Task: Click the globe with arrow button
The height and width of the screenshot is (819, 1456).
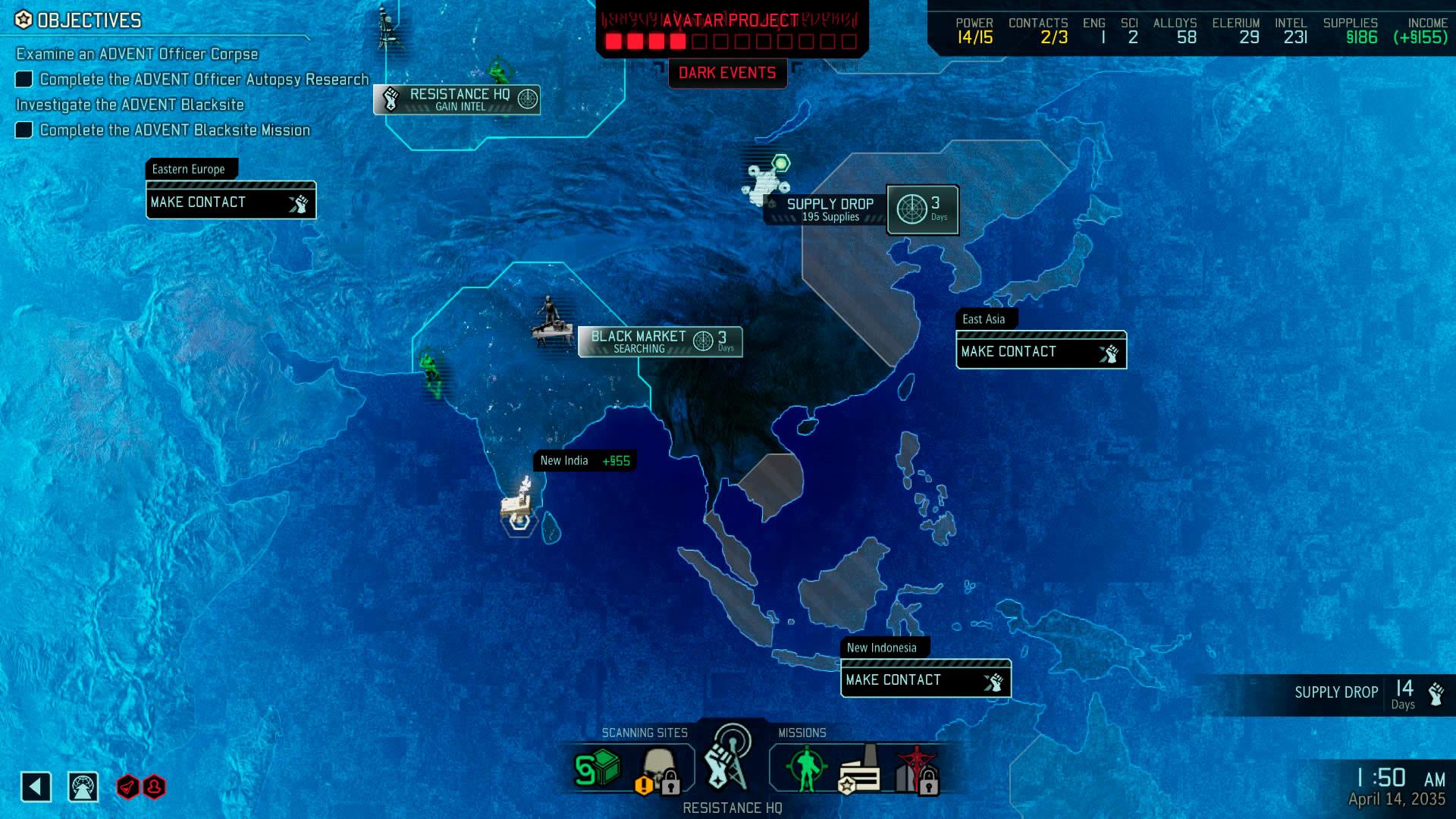Action: coord(83,787)
